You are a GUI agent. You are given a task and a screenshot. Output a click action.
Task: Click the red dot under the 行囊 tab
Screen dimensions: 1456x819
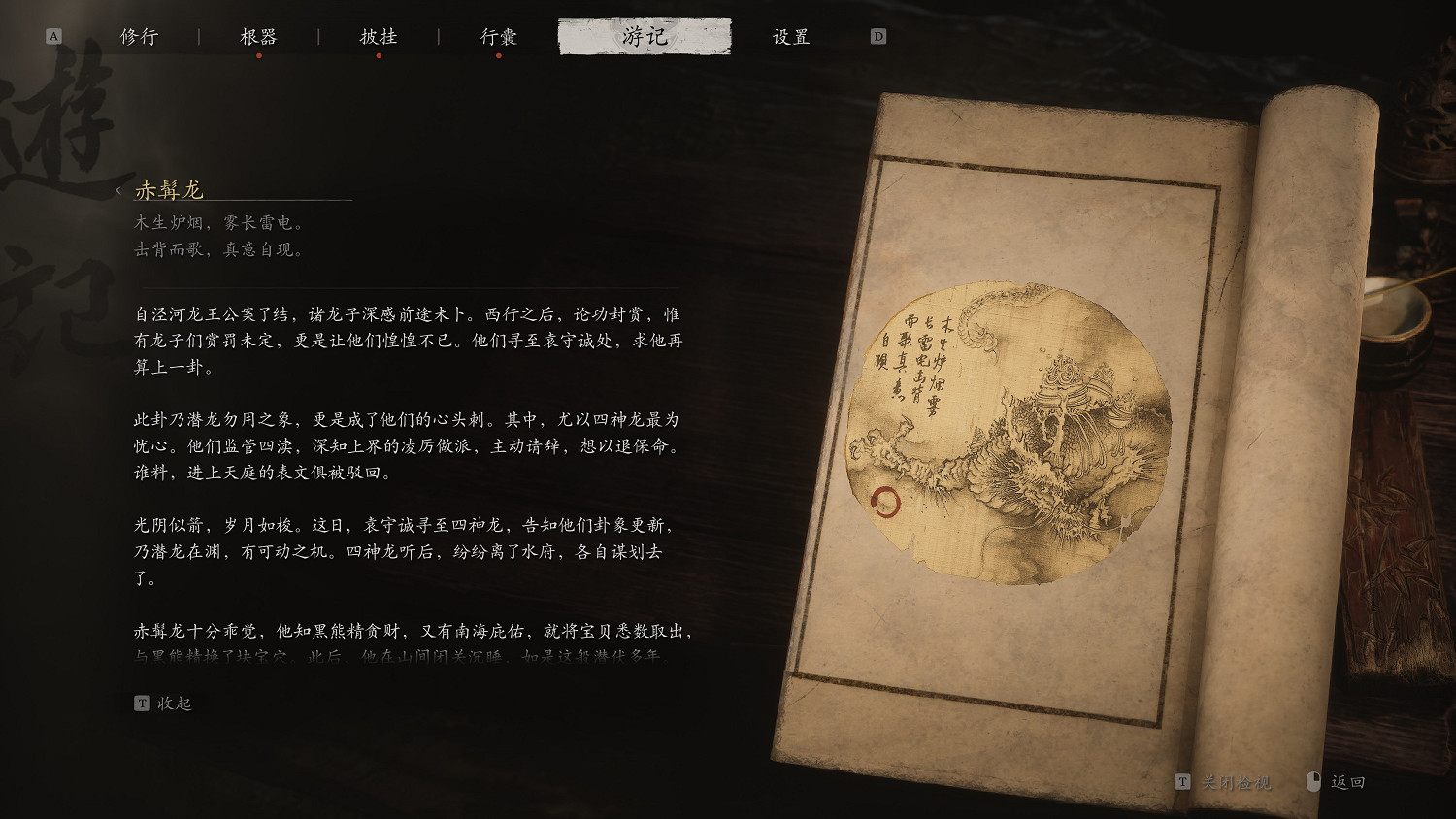(x=499, y=55)
